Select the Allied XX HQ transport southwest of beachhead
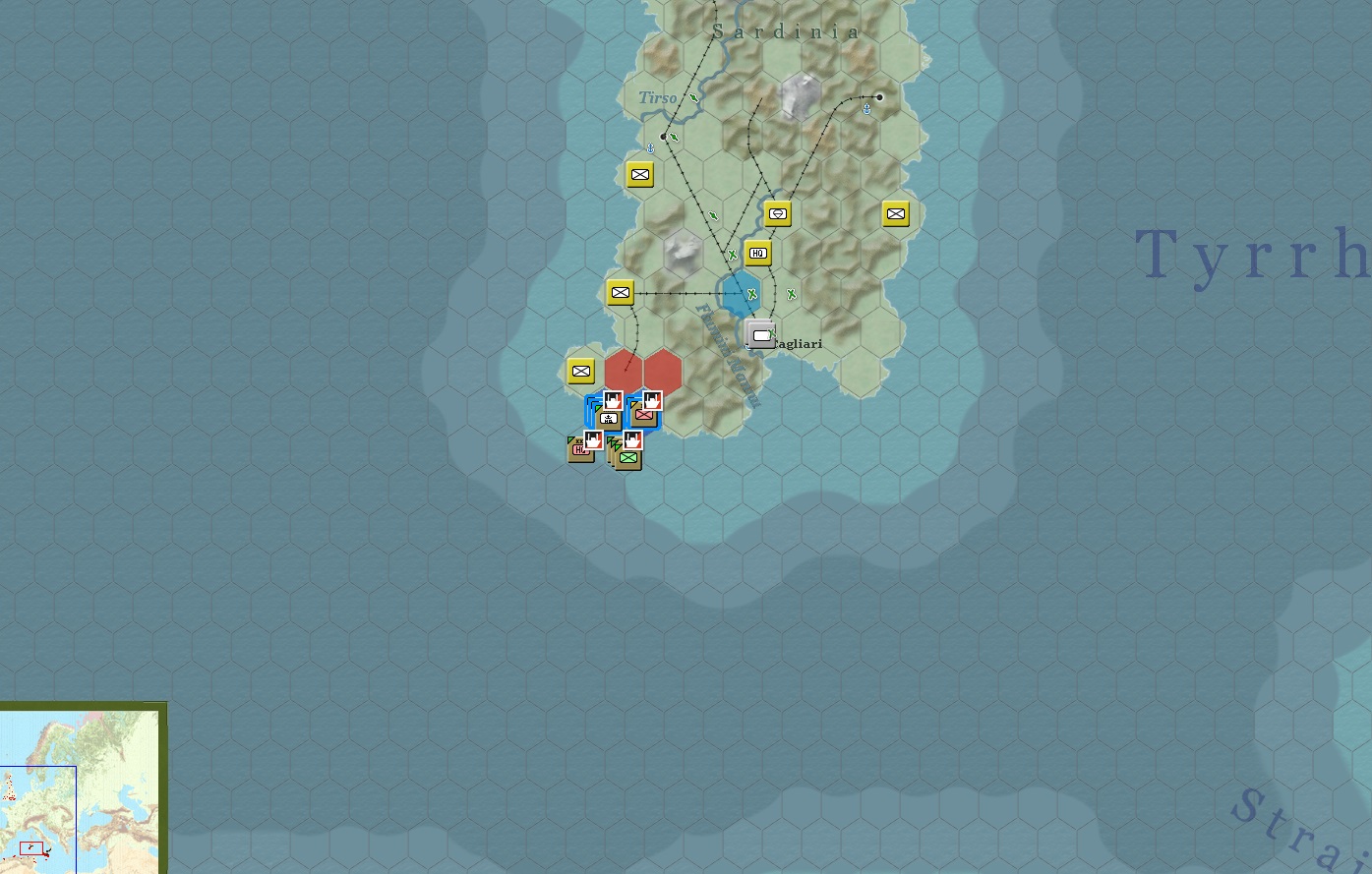1372x874 pixels. (580, 449)
